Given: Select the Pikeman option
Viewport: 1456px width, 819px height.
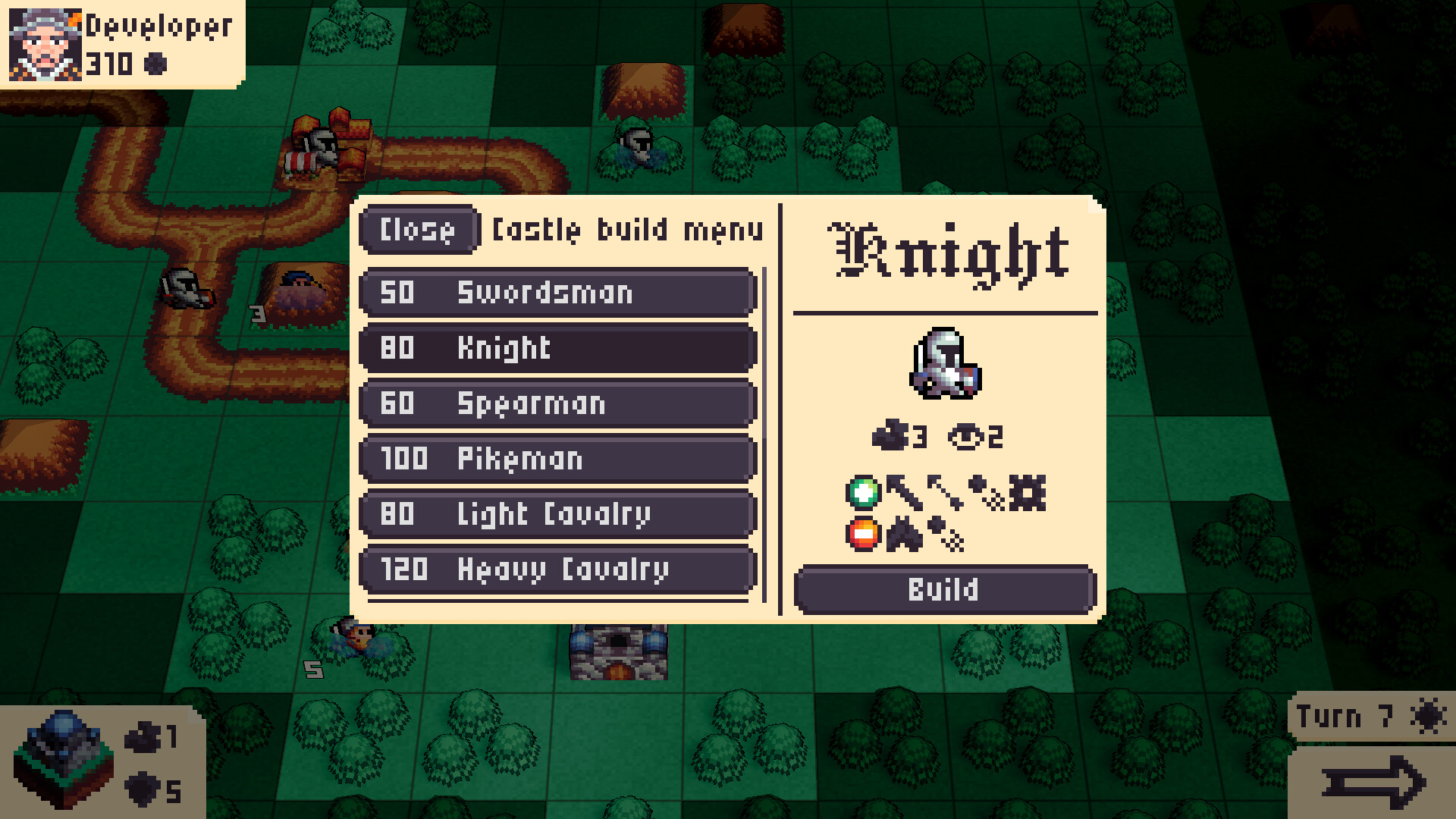Looking at the screenshot, I should coord(557,459).
